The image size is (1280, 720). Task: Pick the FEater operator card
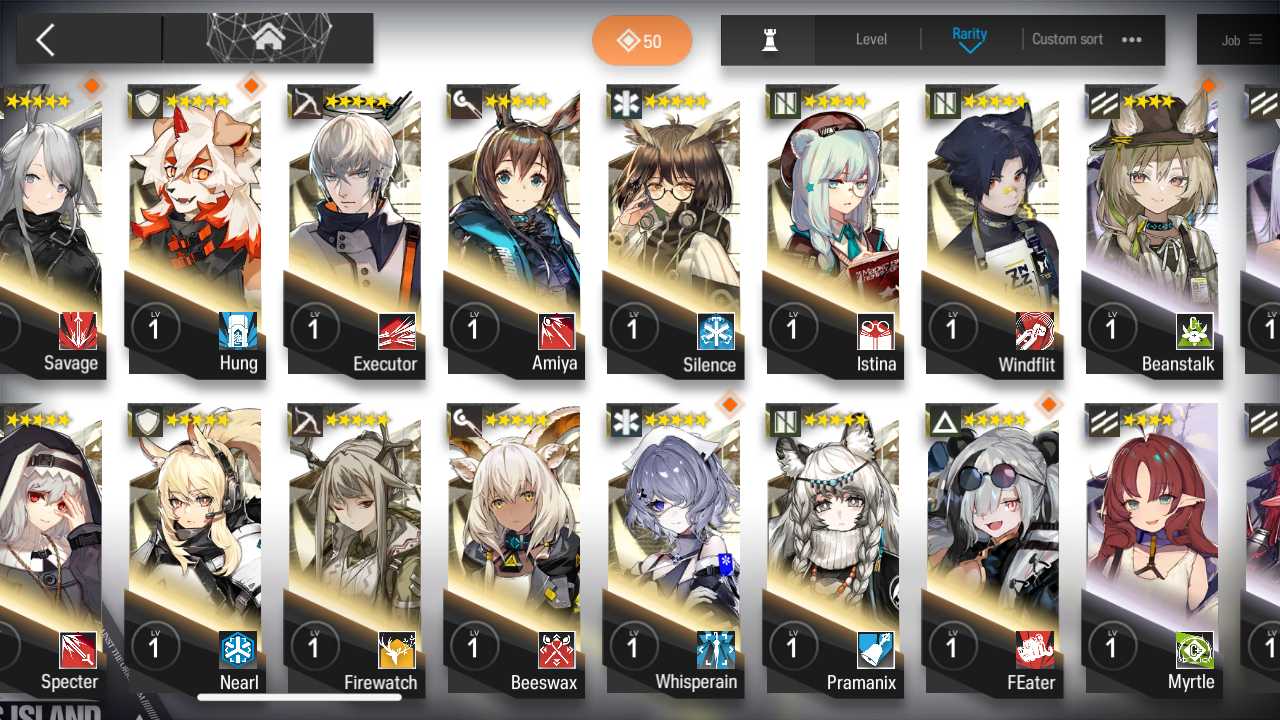[x=992, y=548]
